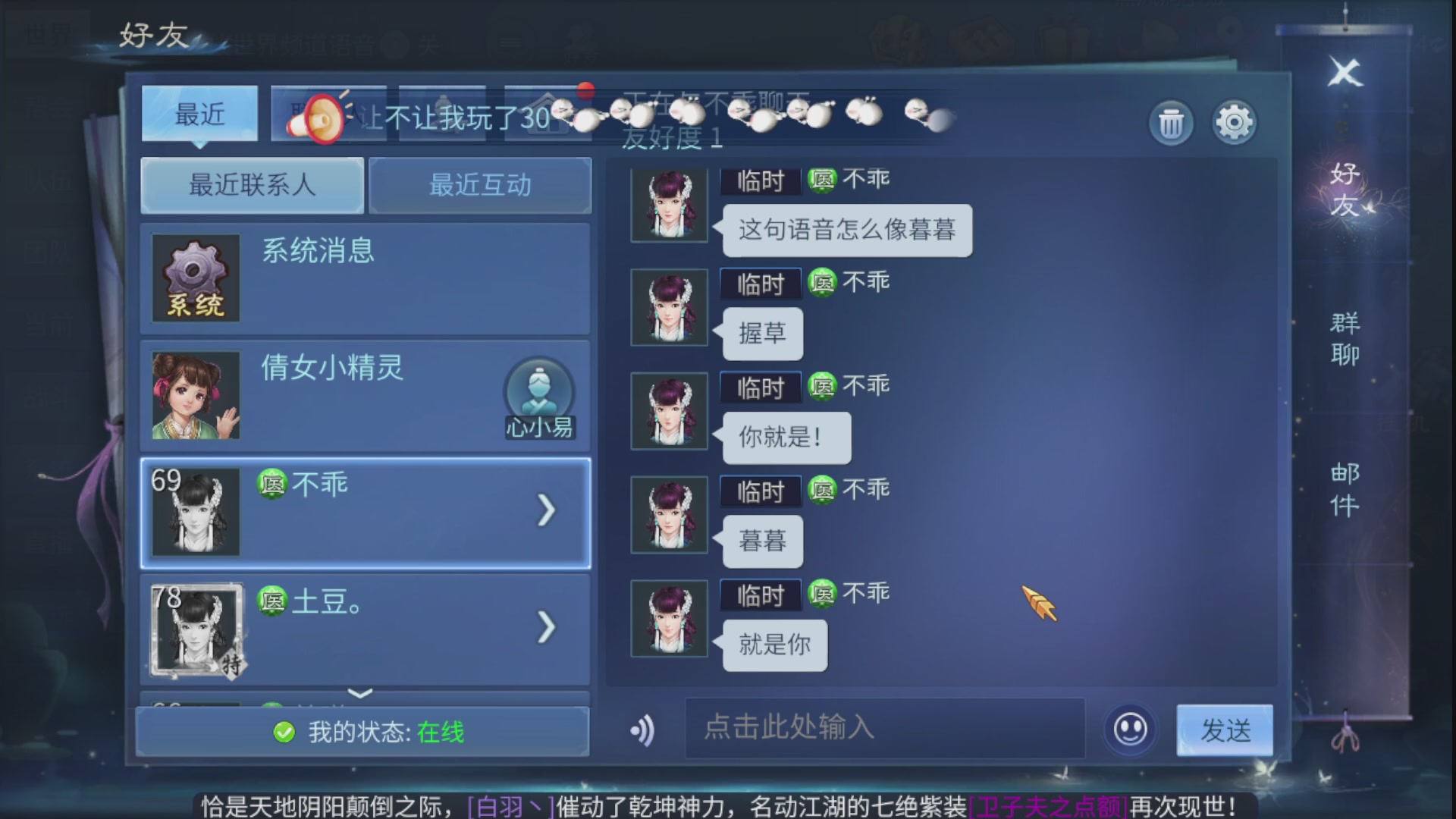The height and width of the screenshot is (819, 1456).
Task: Select the smiley emoji icon beside send
Action: [1129, 730]
